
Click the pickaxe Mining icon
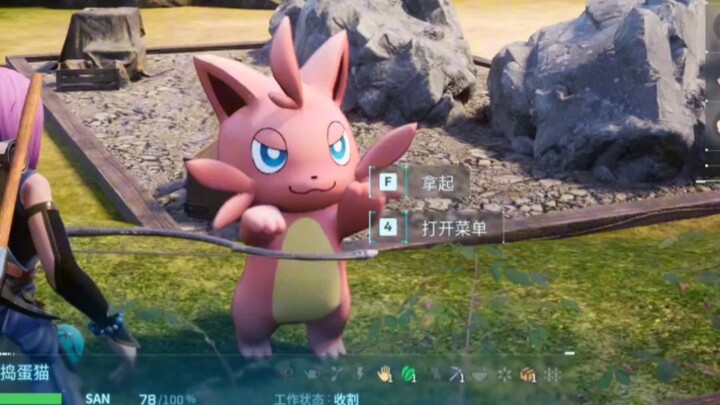[x=455, y=374]
